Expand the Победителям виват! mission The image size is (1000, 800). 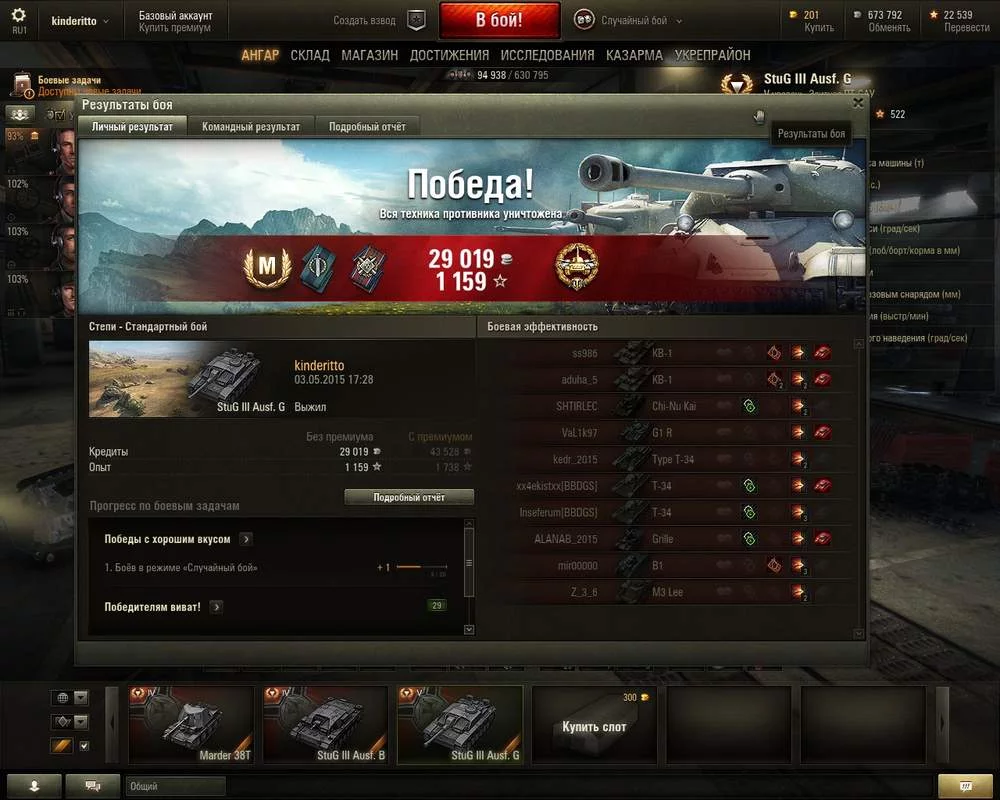(216, 607)
